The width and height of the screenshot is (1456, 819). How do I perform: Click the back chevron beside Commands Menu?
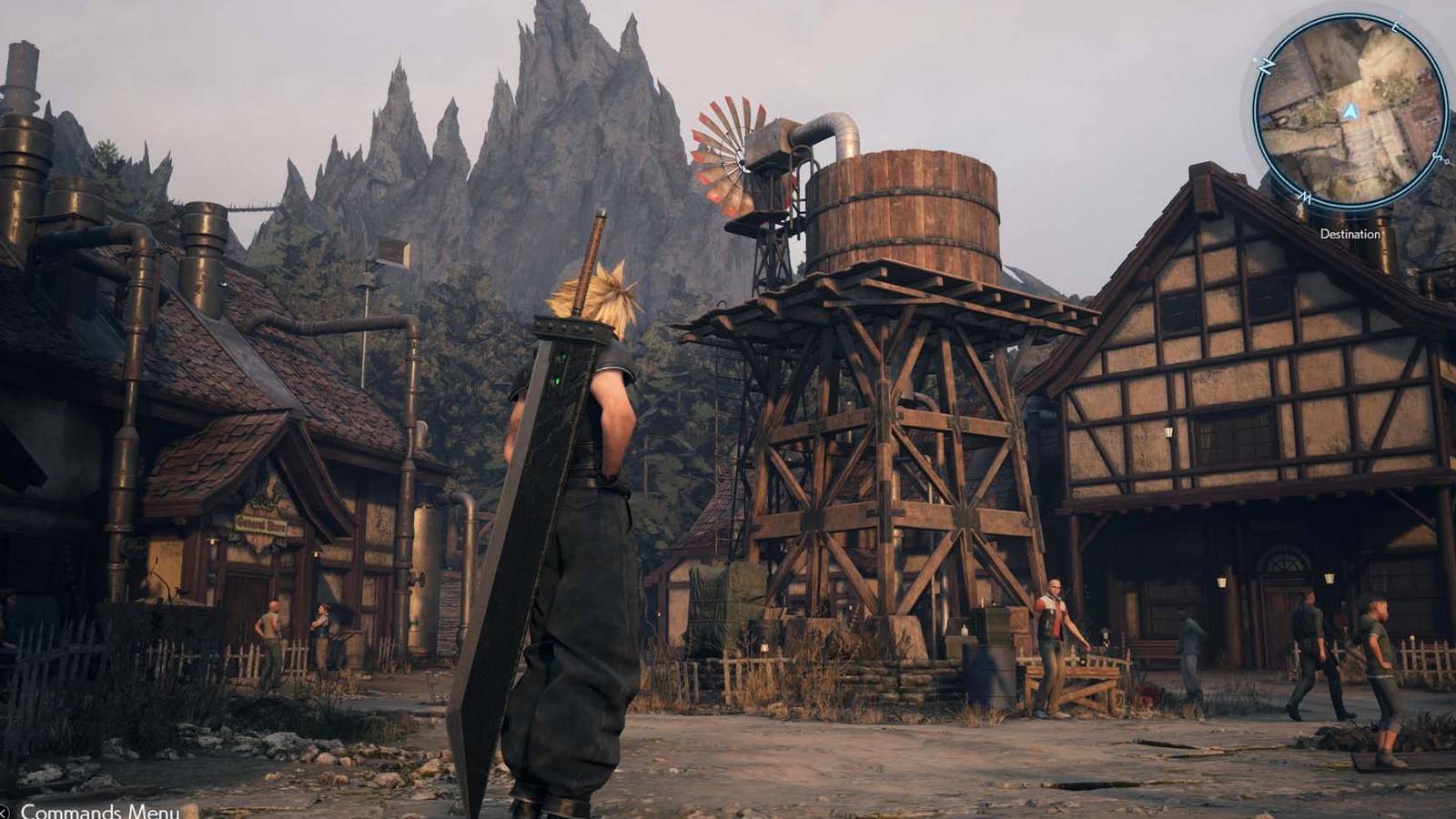(5, 811)
